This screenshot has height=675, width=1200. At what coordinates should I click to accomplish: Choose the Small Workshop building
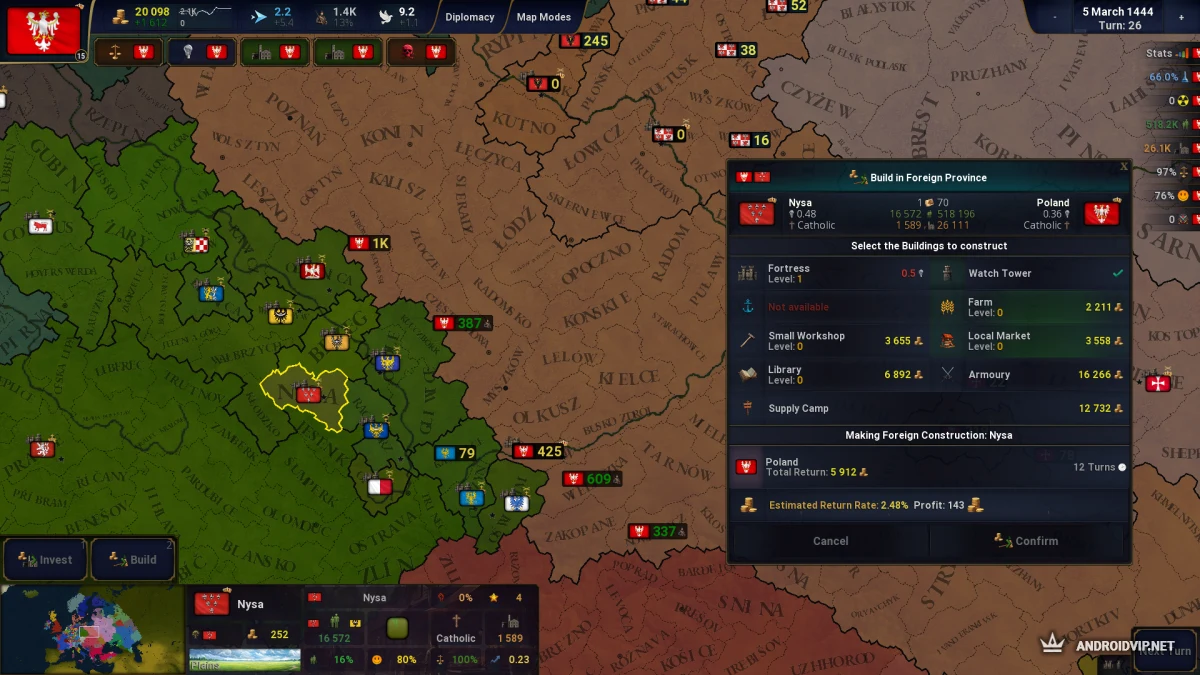(x=829, y=341)
